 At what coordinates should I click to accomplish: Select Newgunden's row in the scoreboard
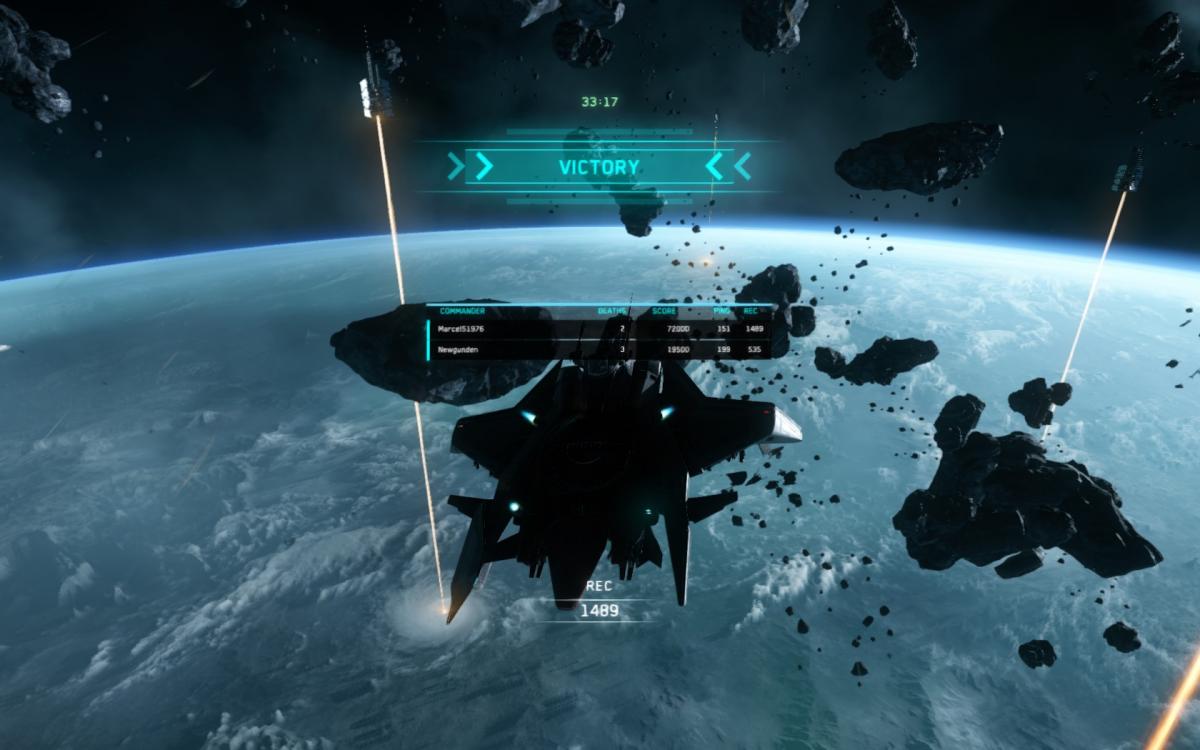[x=600, y=350]
